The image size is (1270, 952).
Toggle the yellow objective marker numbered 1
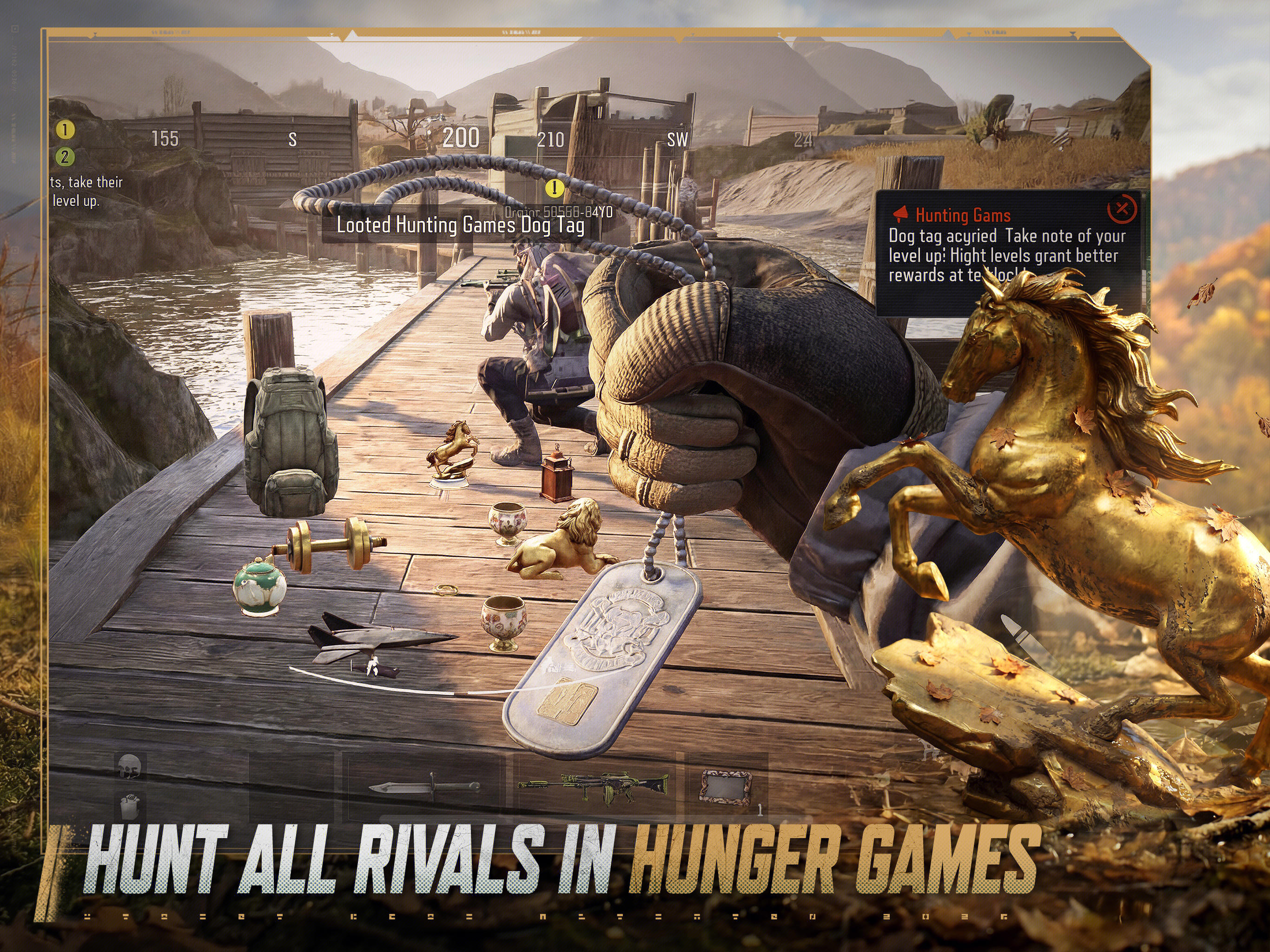coord(65,130)
